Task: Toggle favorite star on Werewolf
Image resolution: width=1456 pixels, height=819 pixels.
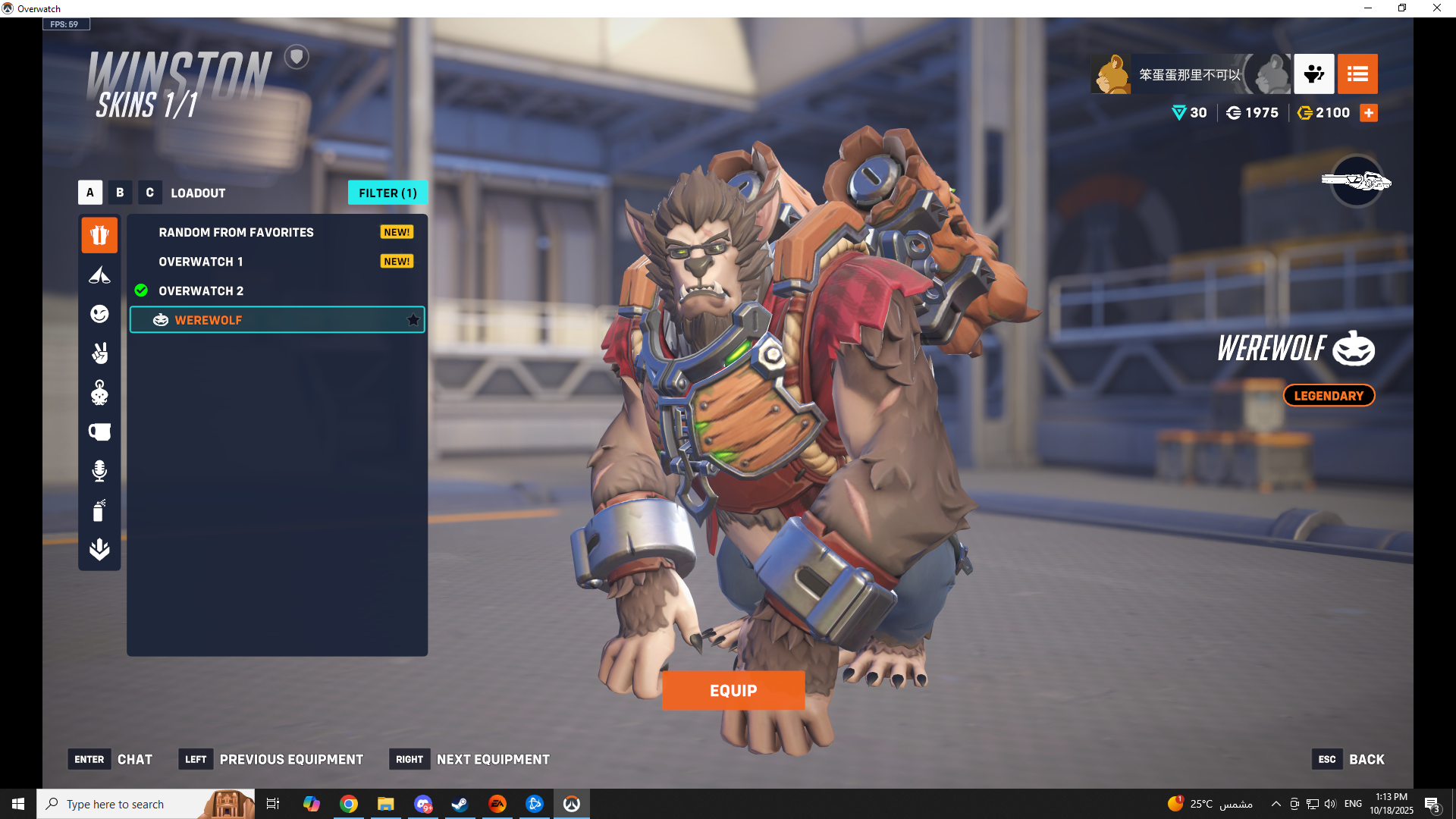Action: pyautogui.click(x=413, y=320)
